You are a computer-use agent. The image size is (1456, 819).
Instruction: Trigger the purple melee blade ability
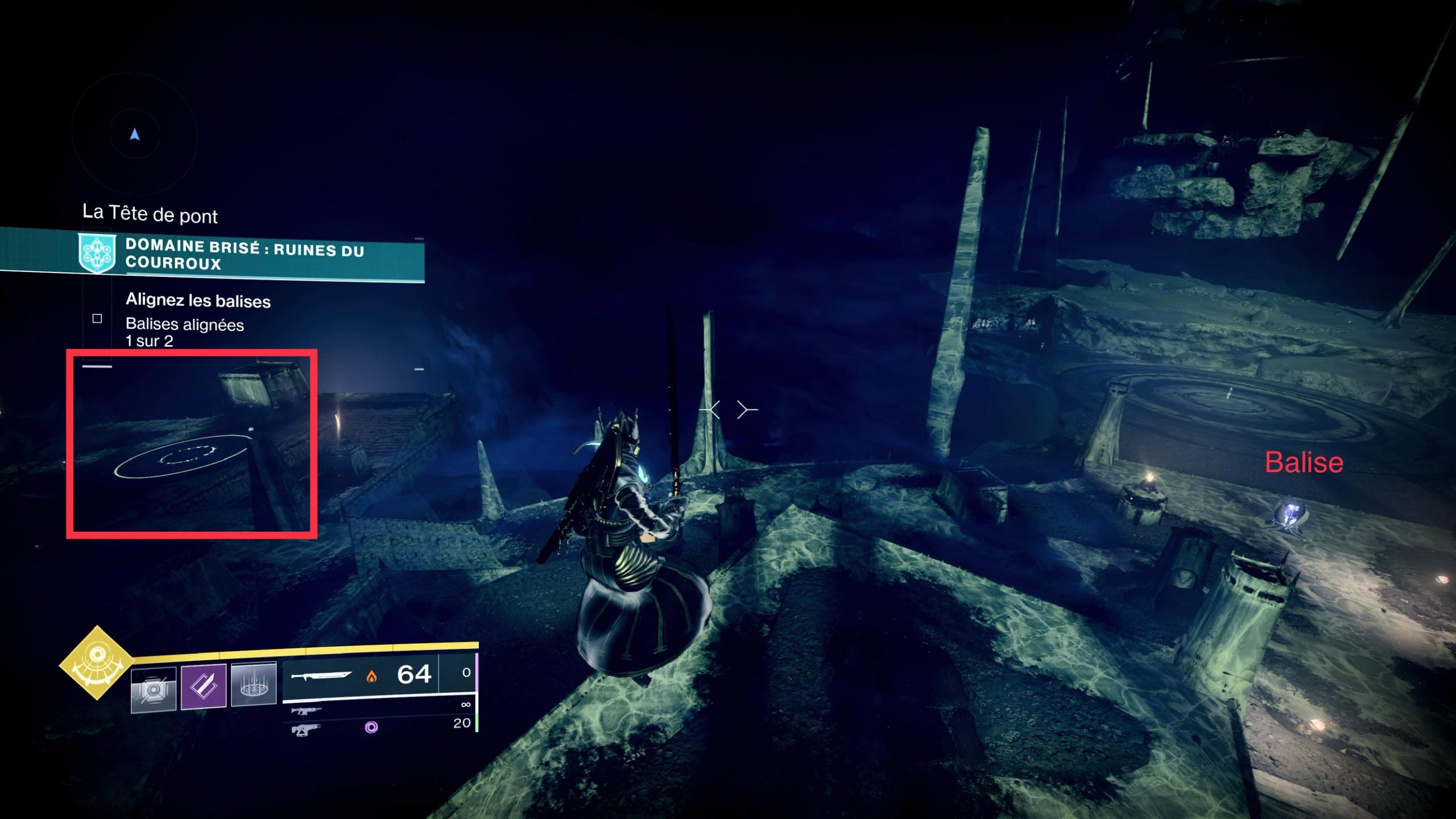coord(203,686)
